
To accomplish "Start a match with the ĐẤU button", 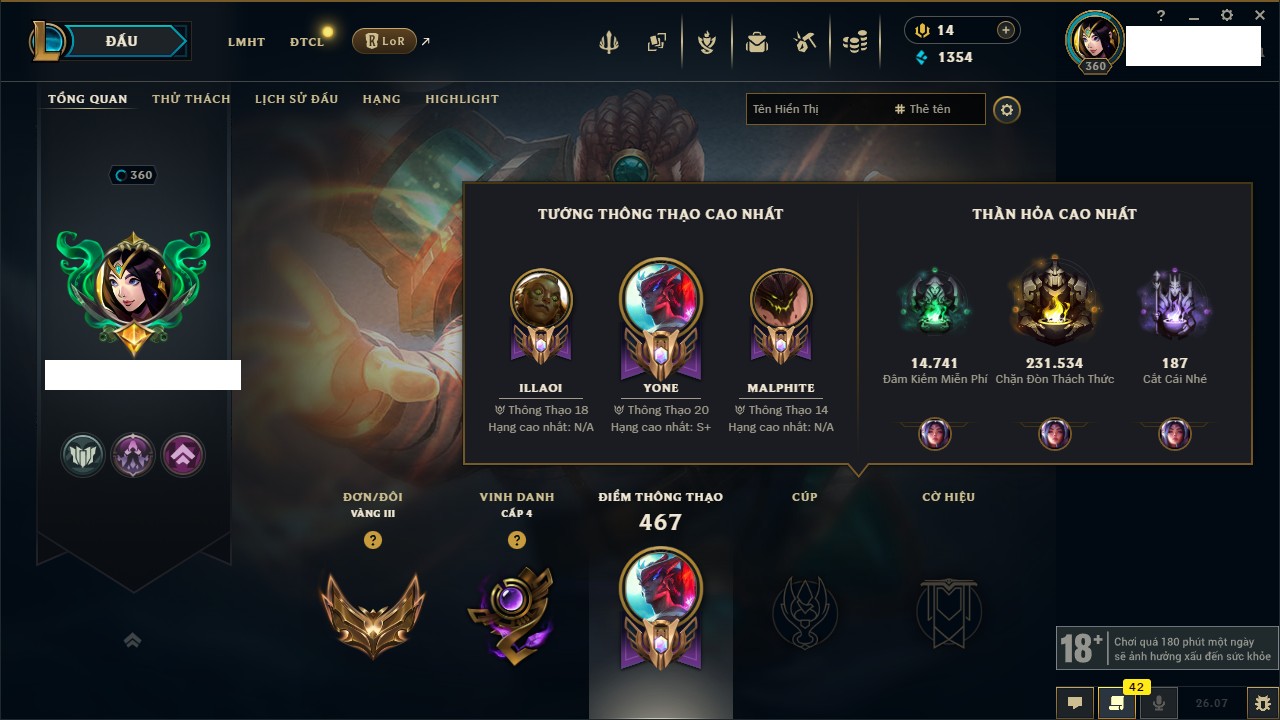I will pos(121,41).
